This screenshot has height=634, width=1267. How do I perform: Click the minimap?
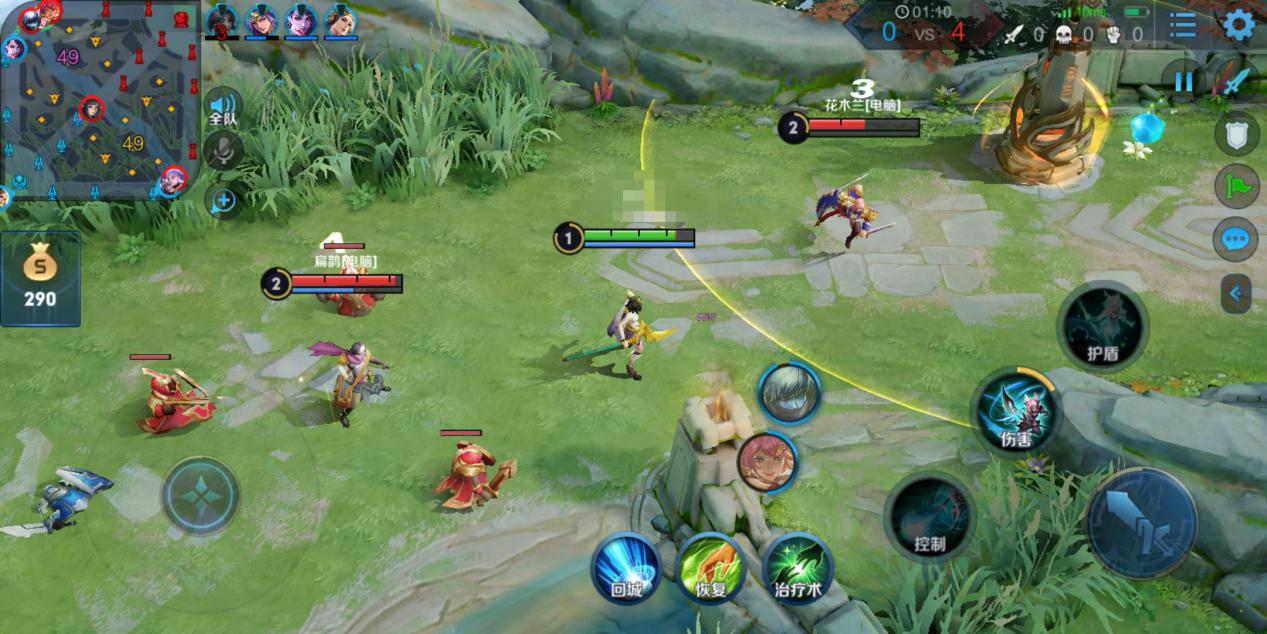coord(98,99)
